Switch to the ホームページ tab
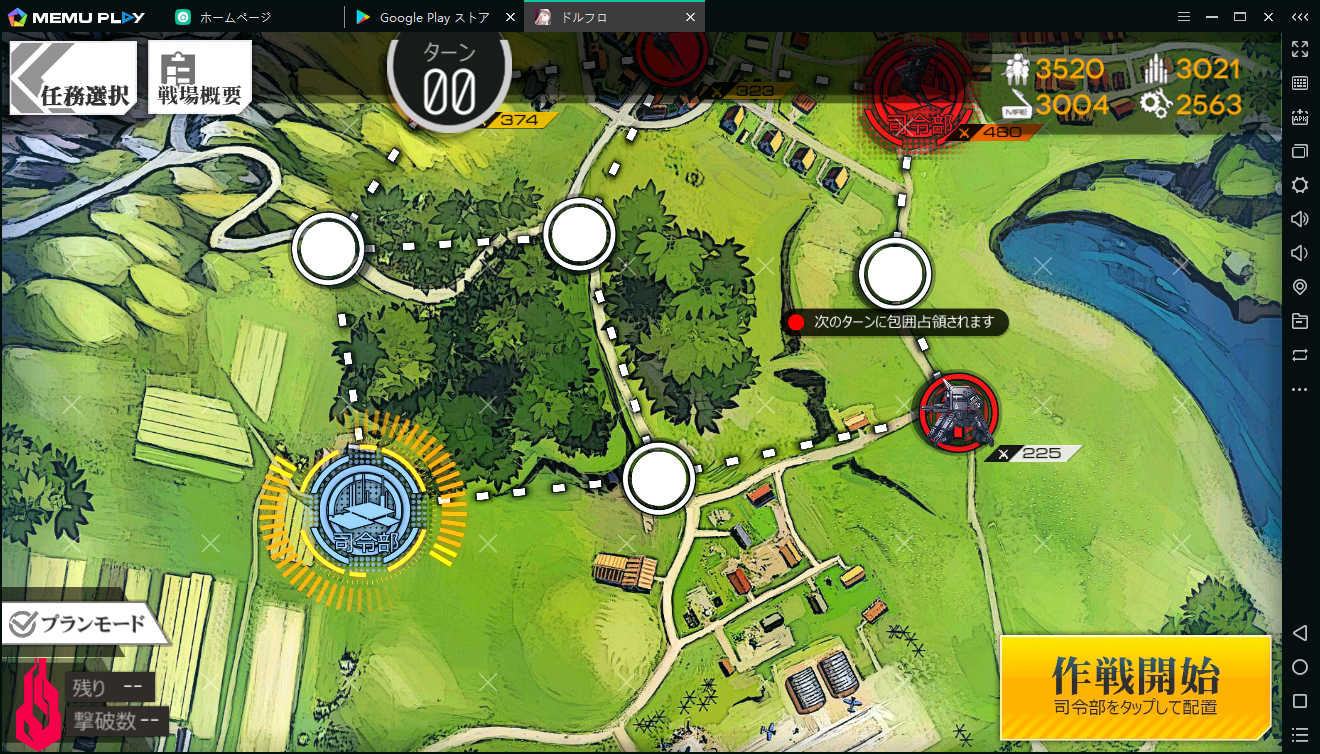 point(234,17)
